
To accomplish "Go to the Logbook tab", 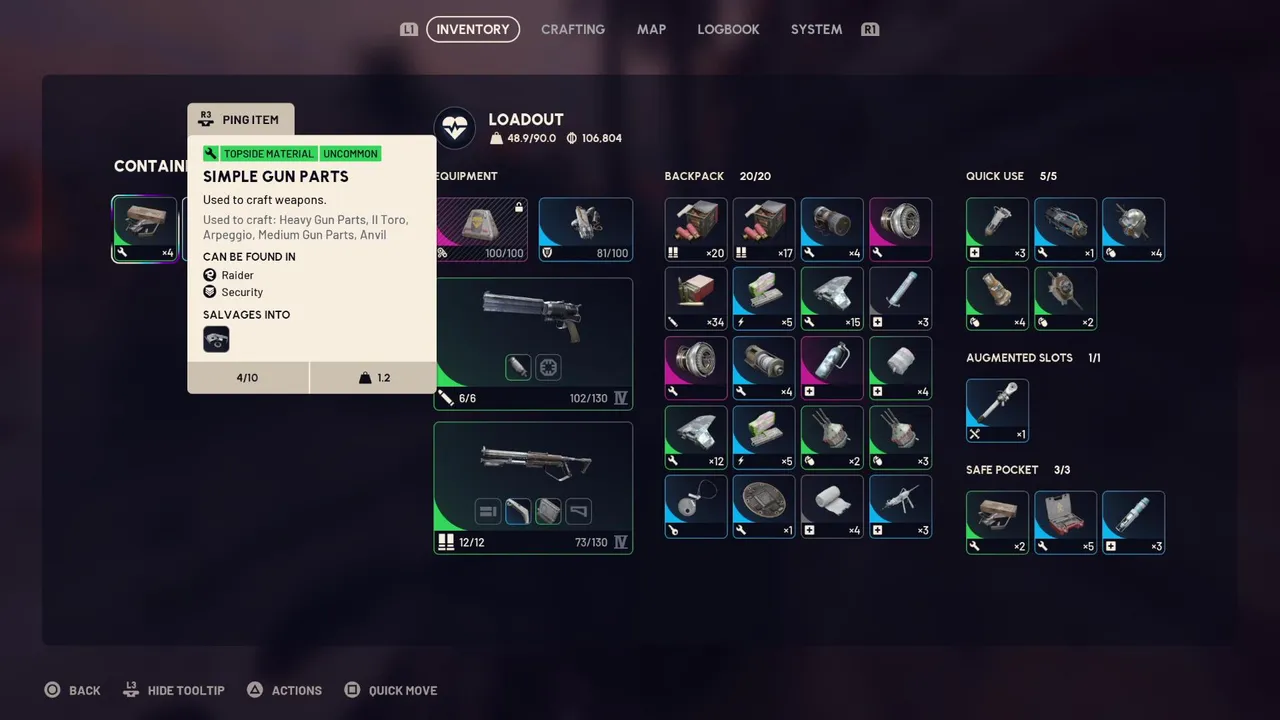I will (728, 30).
